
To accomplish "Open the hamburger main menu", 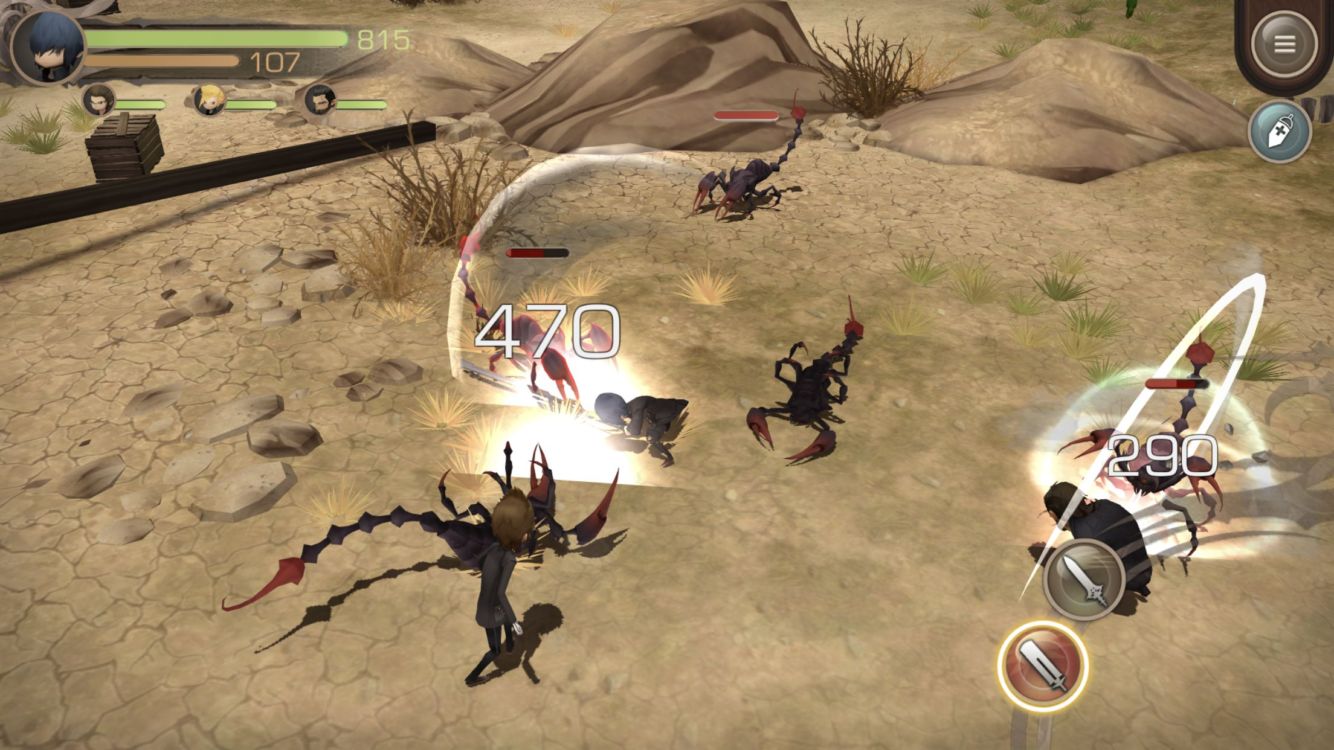I will 1284,44.
